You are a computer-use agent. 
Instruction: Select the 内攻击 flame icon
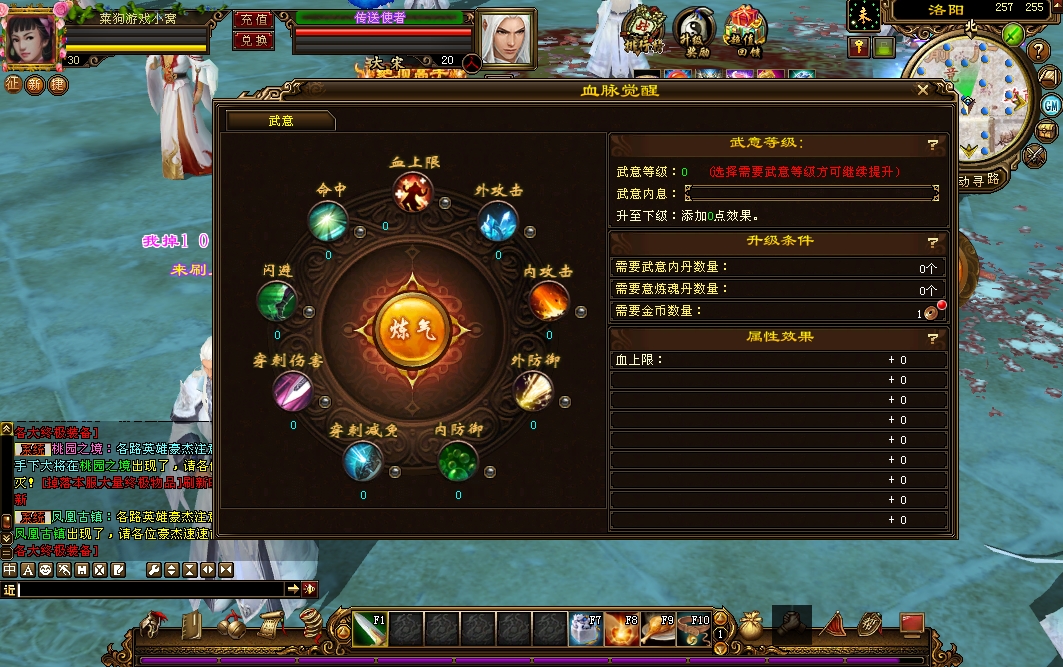(x=548, y=301)
